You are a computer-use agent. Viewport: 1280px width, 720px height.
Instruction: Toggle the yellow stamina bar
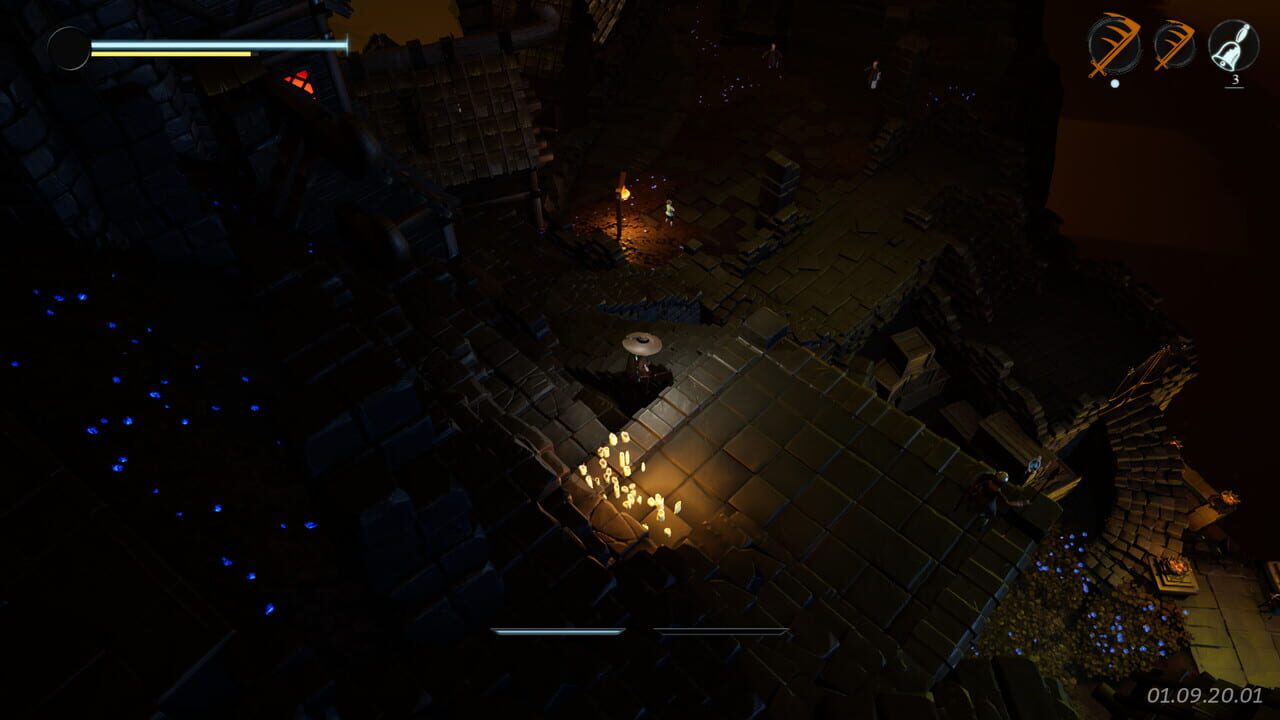(170, 52)
